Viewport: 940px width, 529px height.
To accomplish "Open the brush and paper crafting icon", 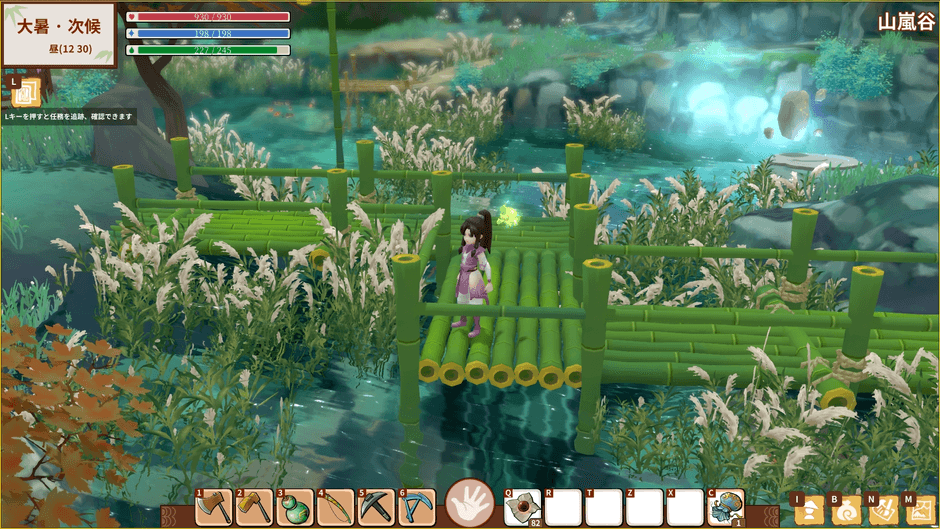I will (883, 510).
